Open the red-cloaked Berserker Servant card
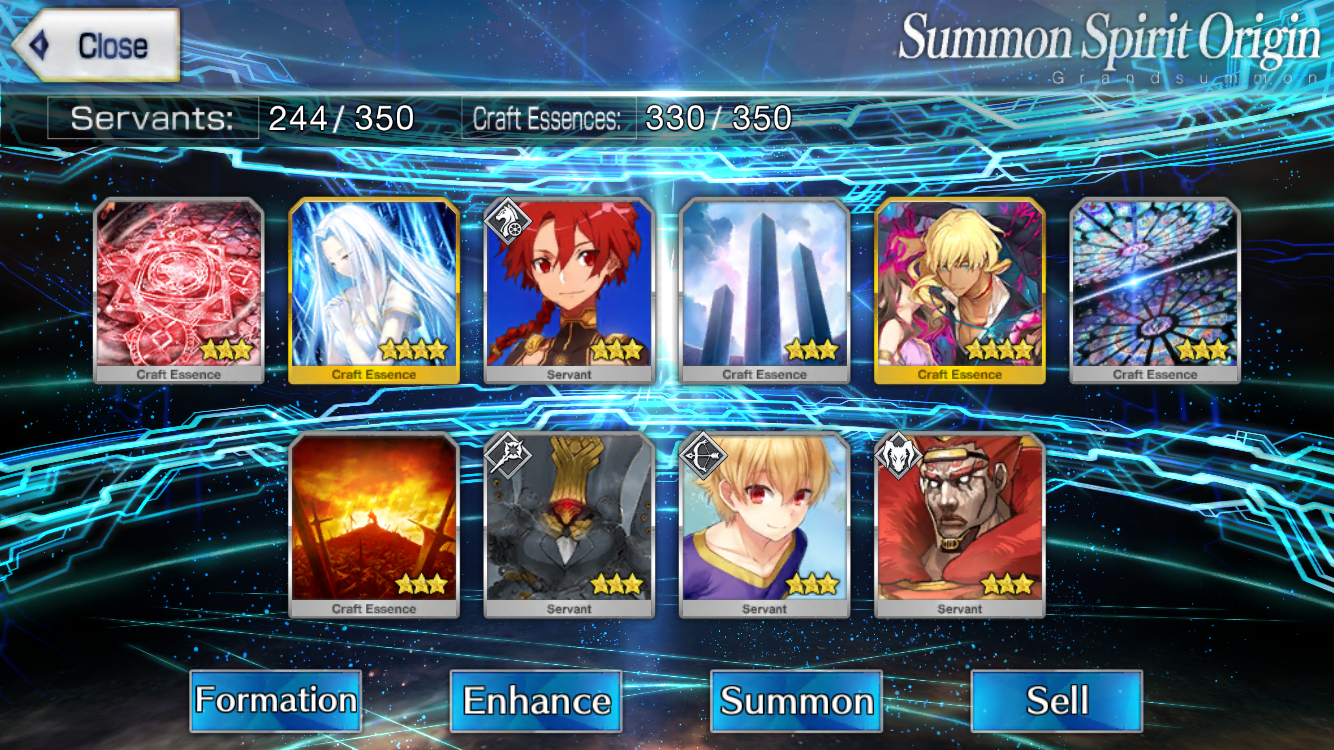 (960, 525)
